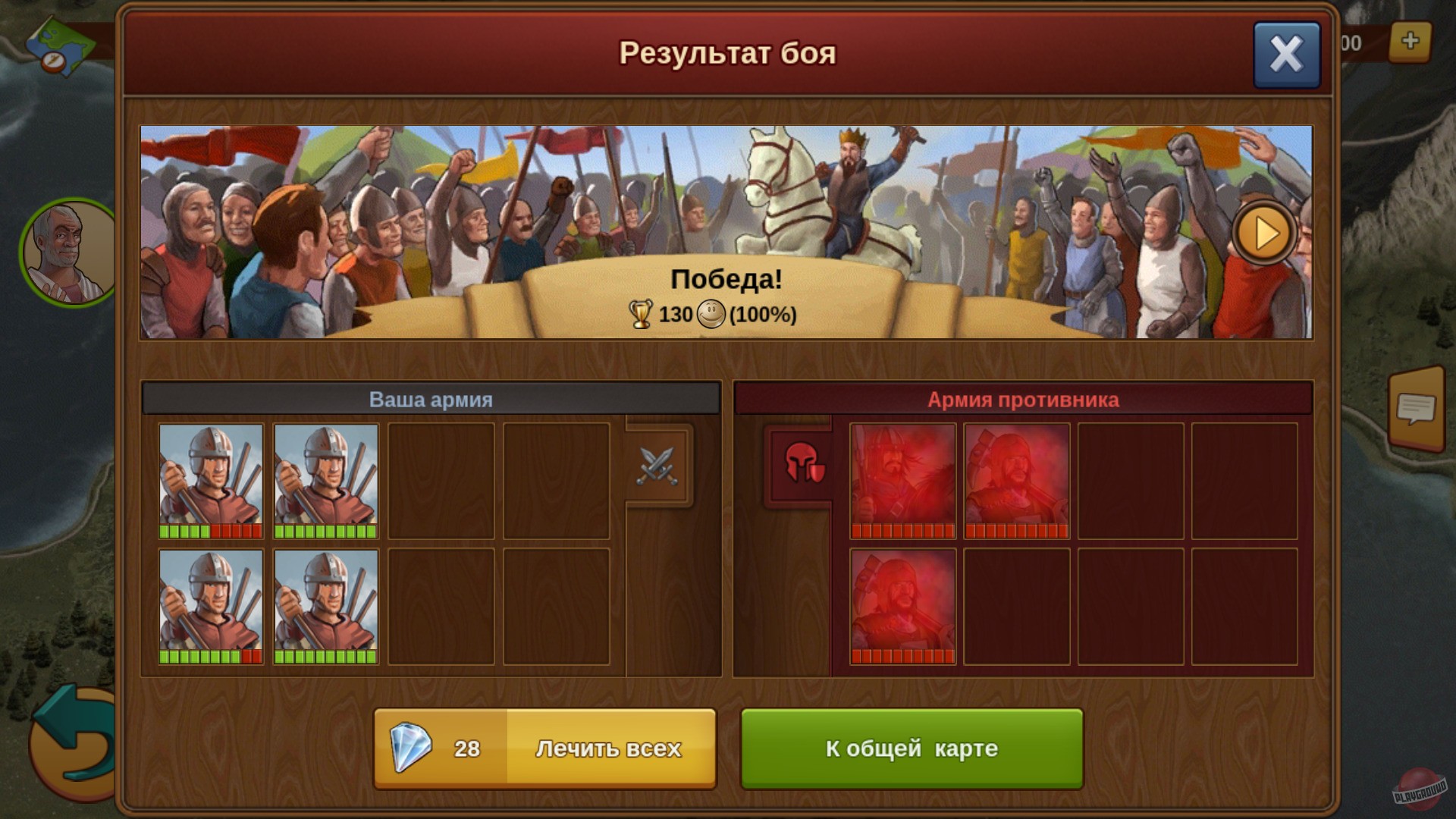Select the Армия противника header tab
The image size is (1456, 819).
(1023, 400)
